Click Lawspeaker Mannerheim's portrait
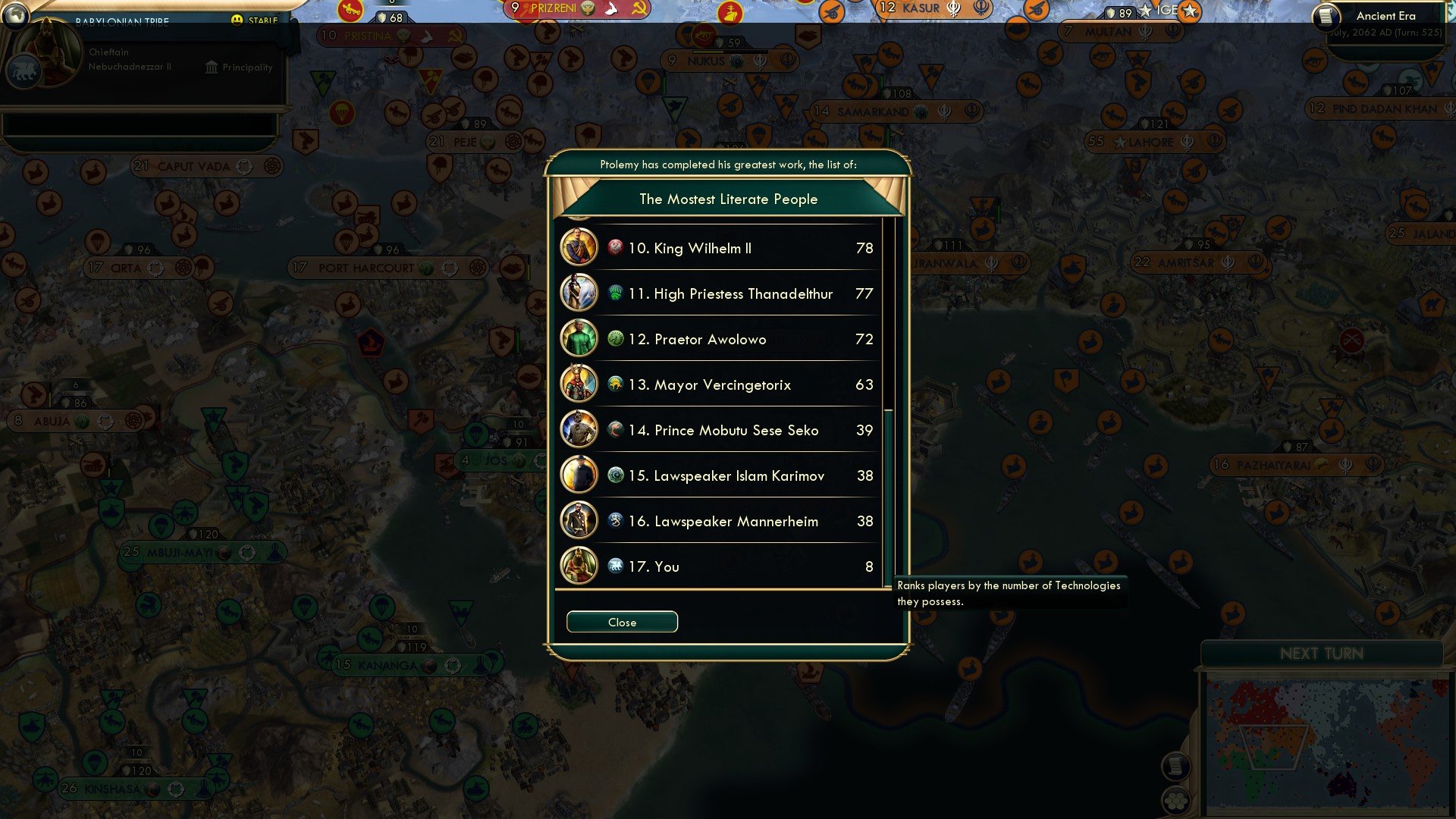This screenshot has height=819, width=1456. point(579,521)
